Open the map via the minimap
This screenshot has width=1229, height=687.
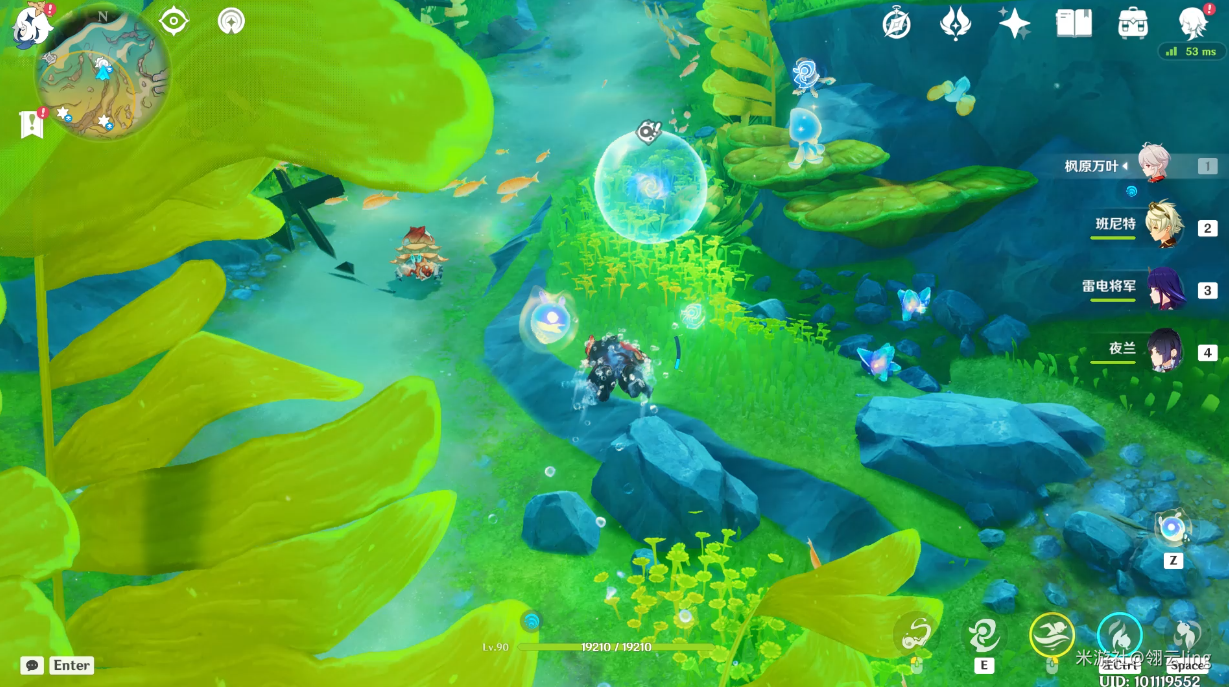coord(101,73)
